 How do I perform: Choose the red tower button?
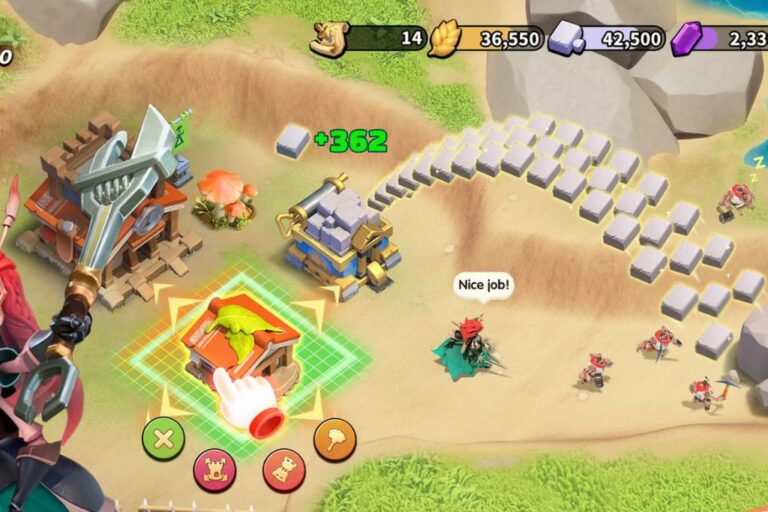tap(284, 470)
